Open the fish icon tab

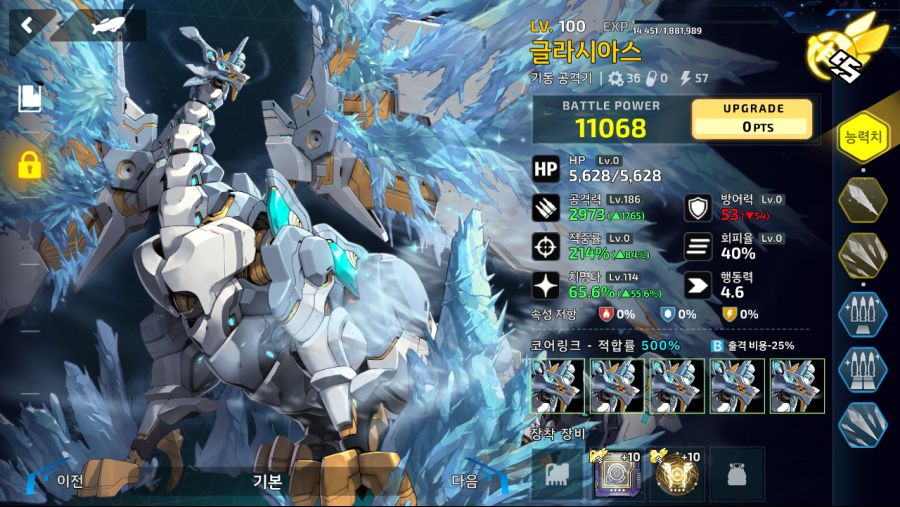click(100, 26)
